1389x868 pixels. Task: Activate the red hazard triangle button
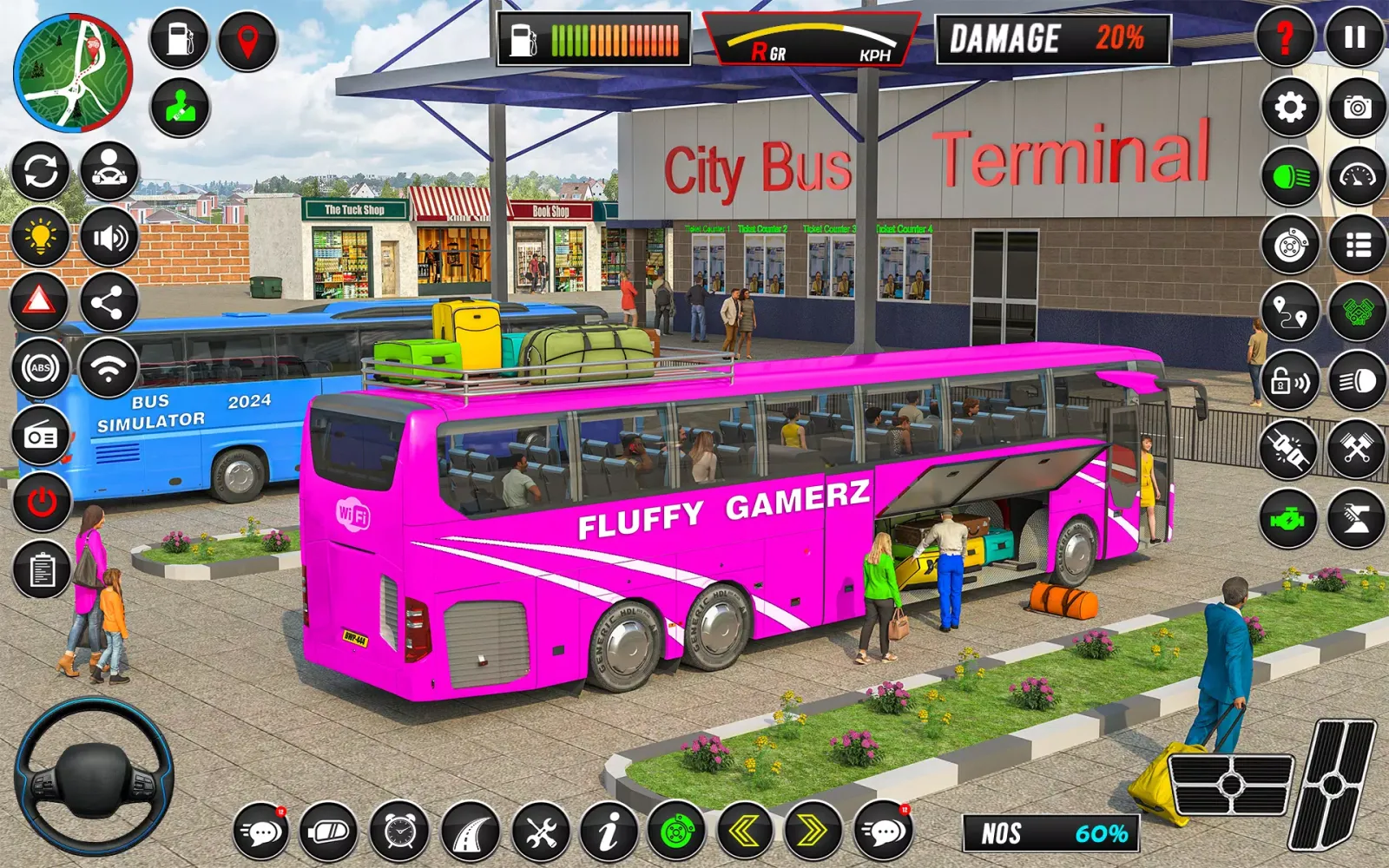(x=39, y=302)
